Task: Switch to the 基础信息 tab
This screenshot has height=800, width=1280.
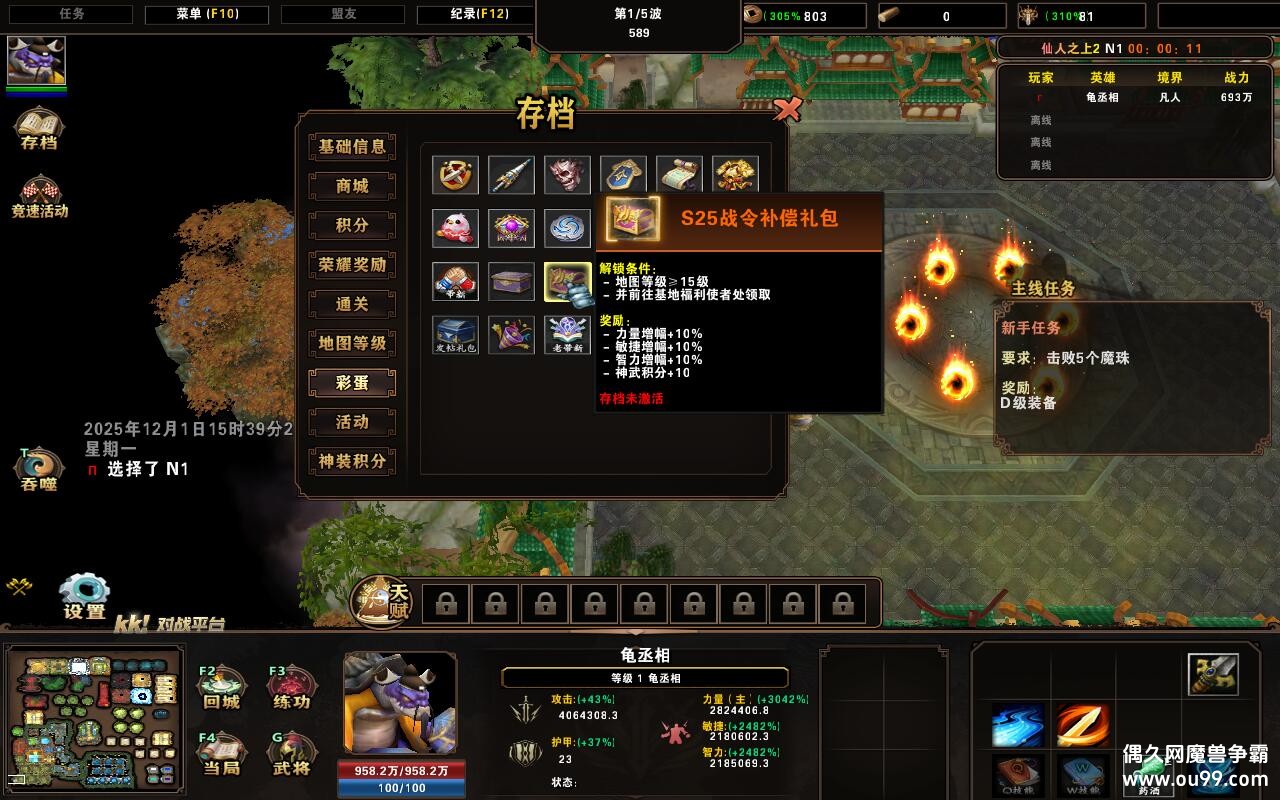Action: 352,147
